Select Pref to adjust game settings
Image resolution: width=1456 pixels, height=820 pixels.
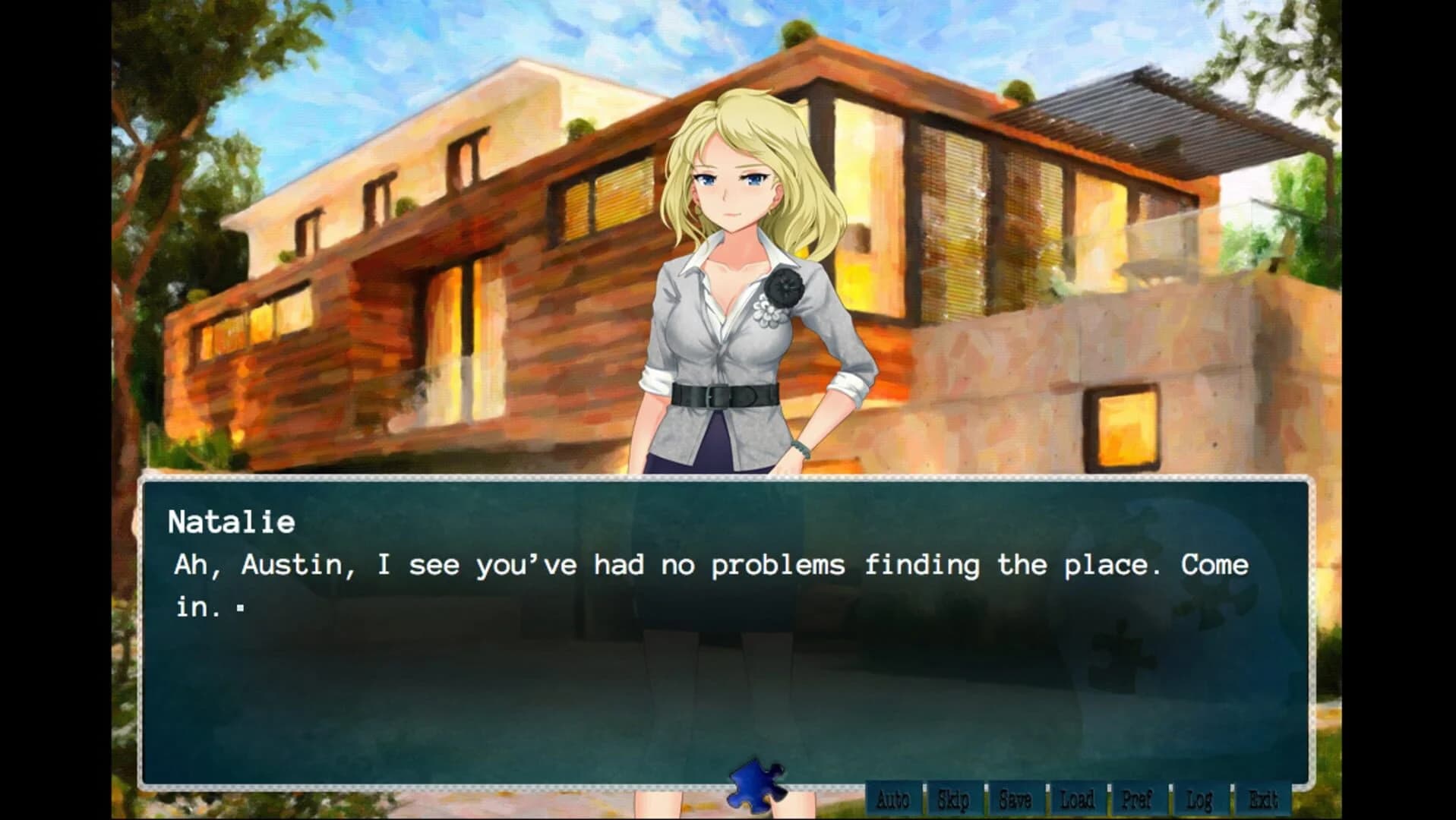point(1136,799)
